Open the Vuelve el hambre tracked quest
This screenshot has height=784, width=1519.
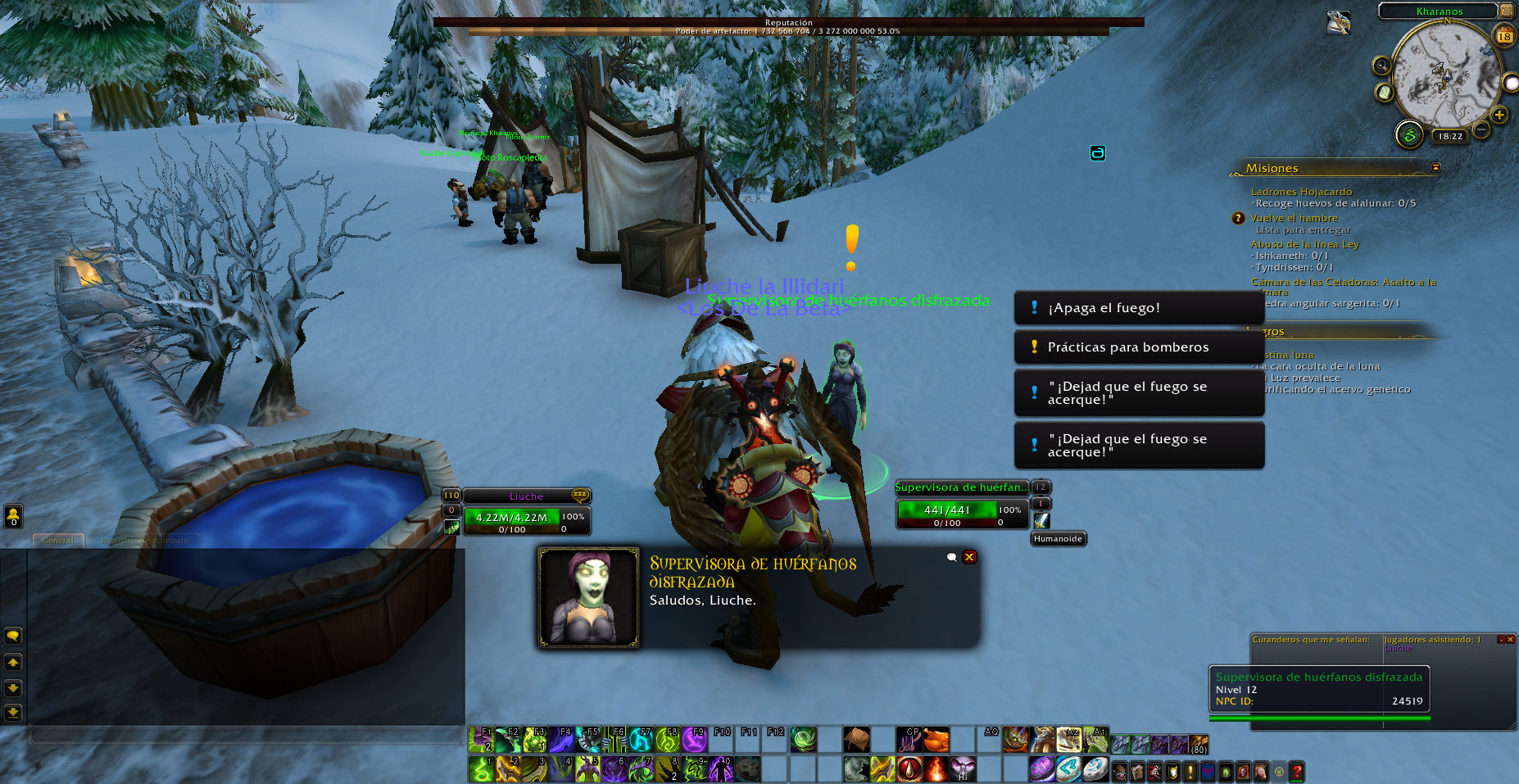click(x=1294, y=218)
